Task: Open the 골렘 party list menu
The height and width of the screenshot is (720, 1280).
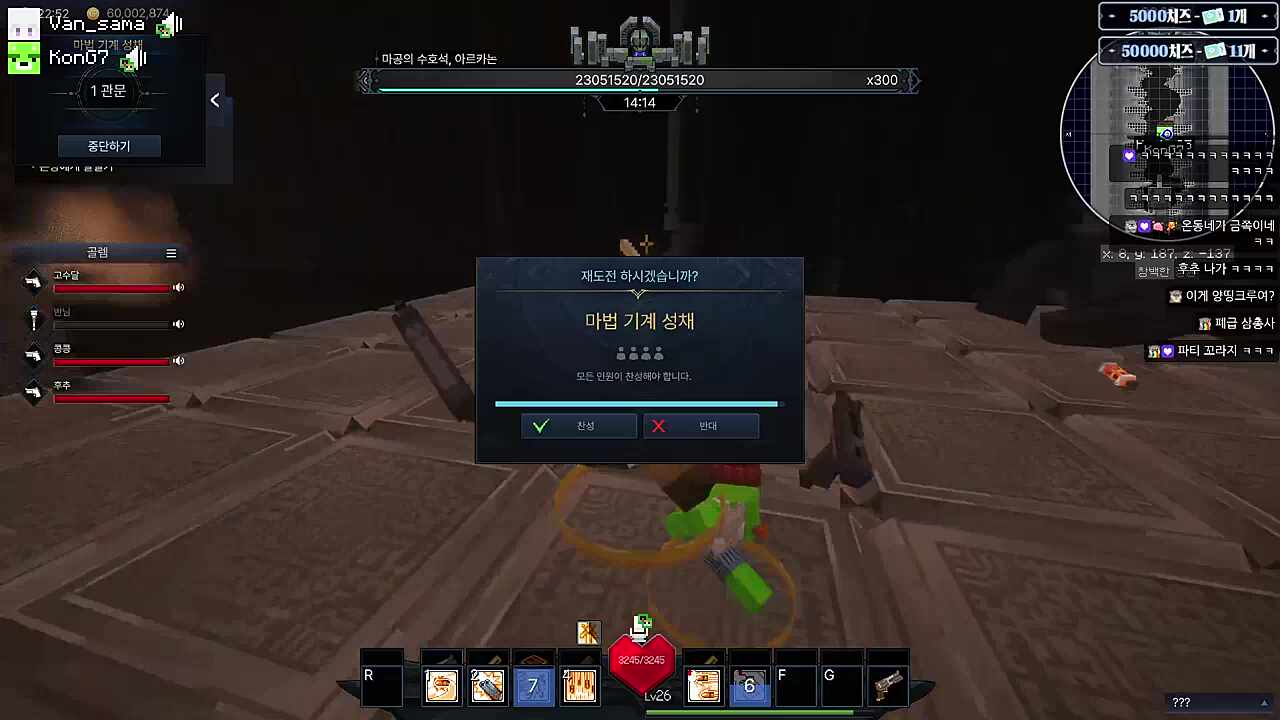Action: click(171, 253)
